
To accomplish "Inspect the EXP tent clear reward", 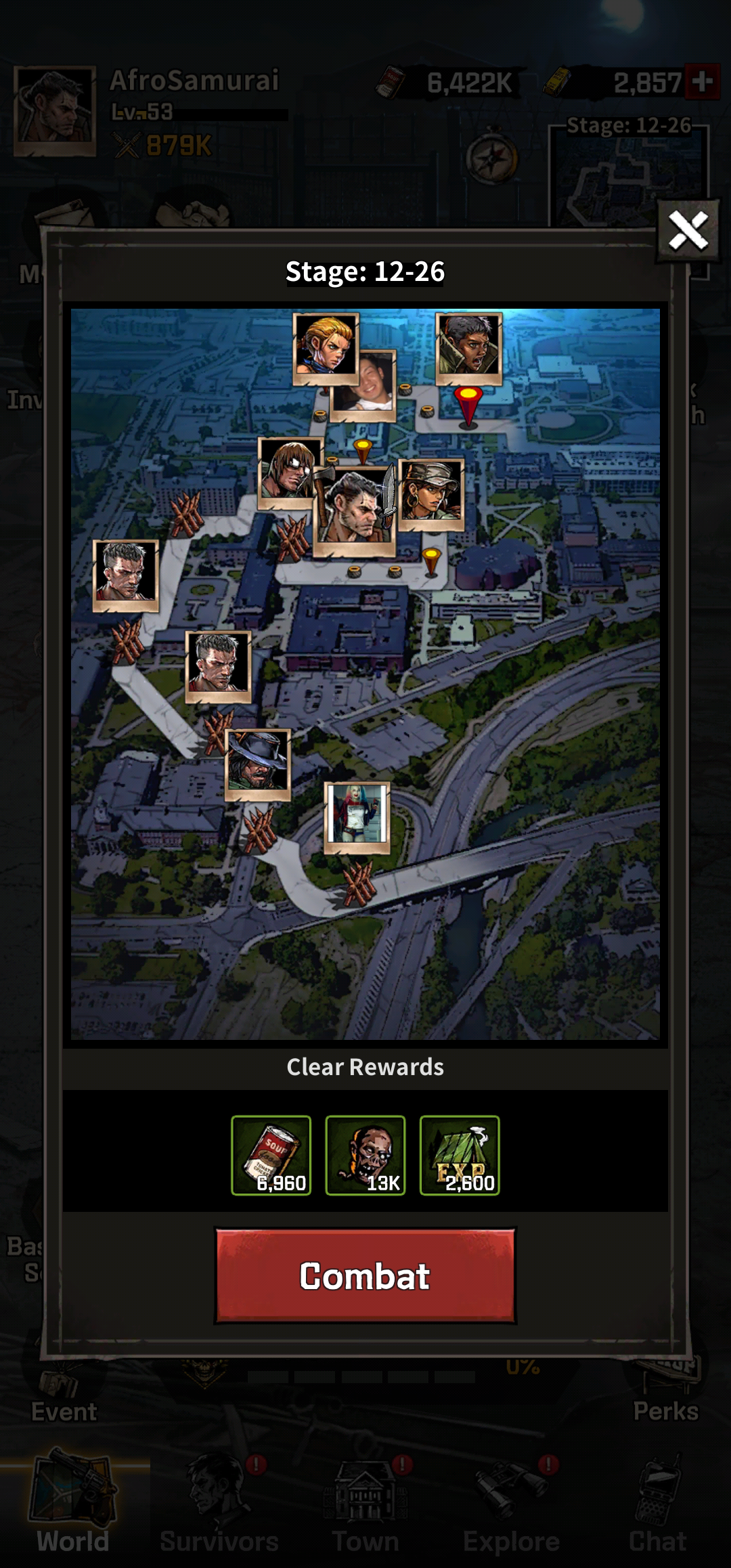I will [460, 1155].
